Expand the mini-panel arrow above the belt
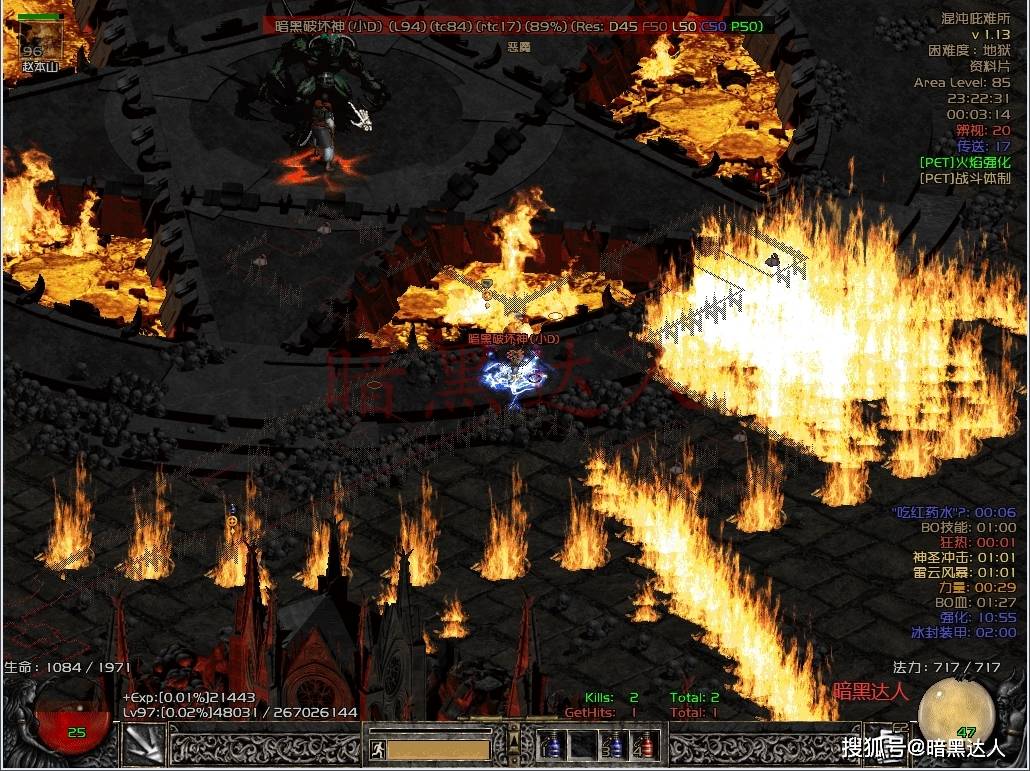This screenshot has height=771, width=1030. [514, 742]
